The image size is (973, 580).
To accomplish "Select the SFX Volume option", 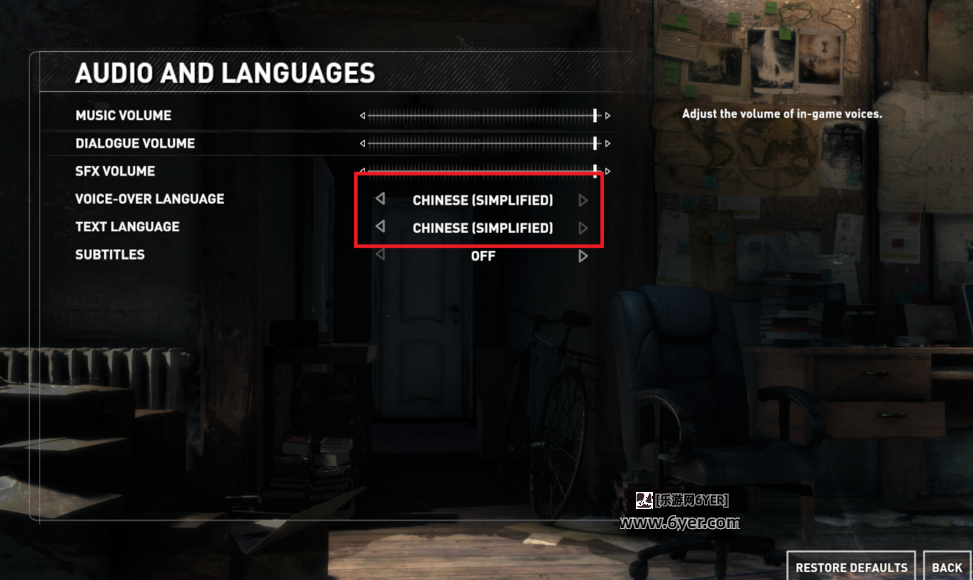I will [x=113, y=172].
